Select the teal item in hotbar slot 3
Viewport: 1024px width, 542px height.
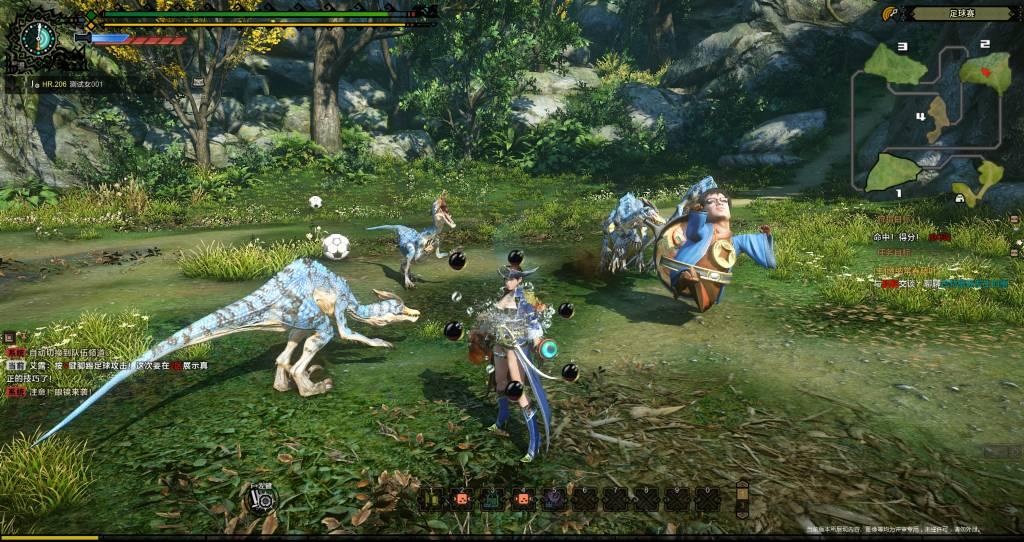pyautogui.click(x=492, y=498)
